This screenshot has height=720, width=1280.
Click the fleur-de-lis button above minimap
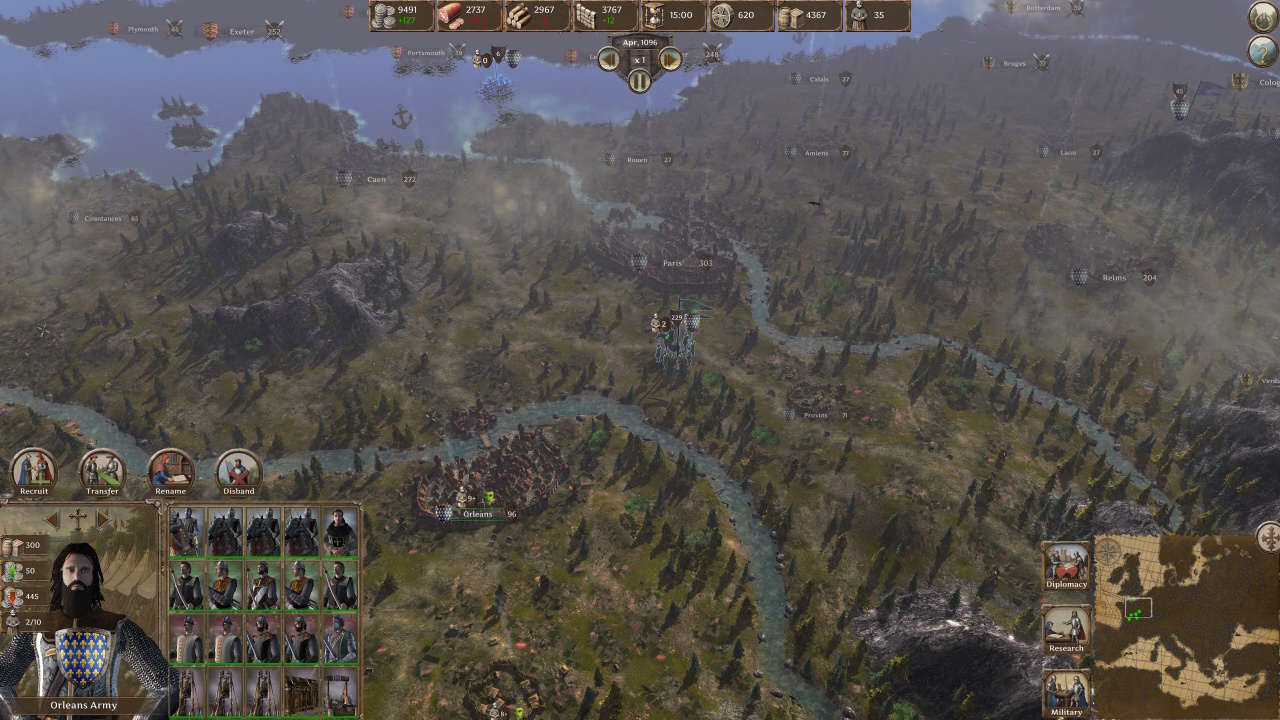click(1268, 536)
